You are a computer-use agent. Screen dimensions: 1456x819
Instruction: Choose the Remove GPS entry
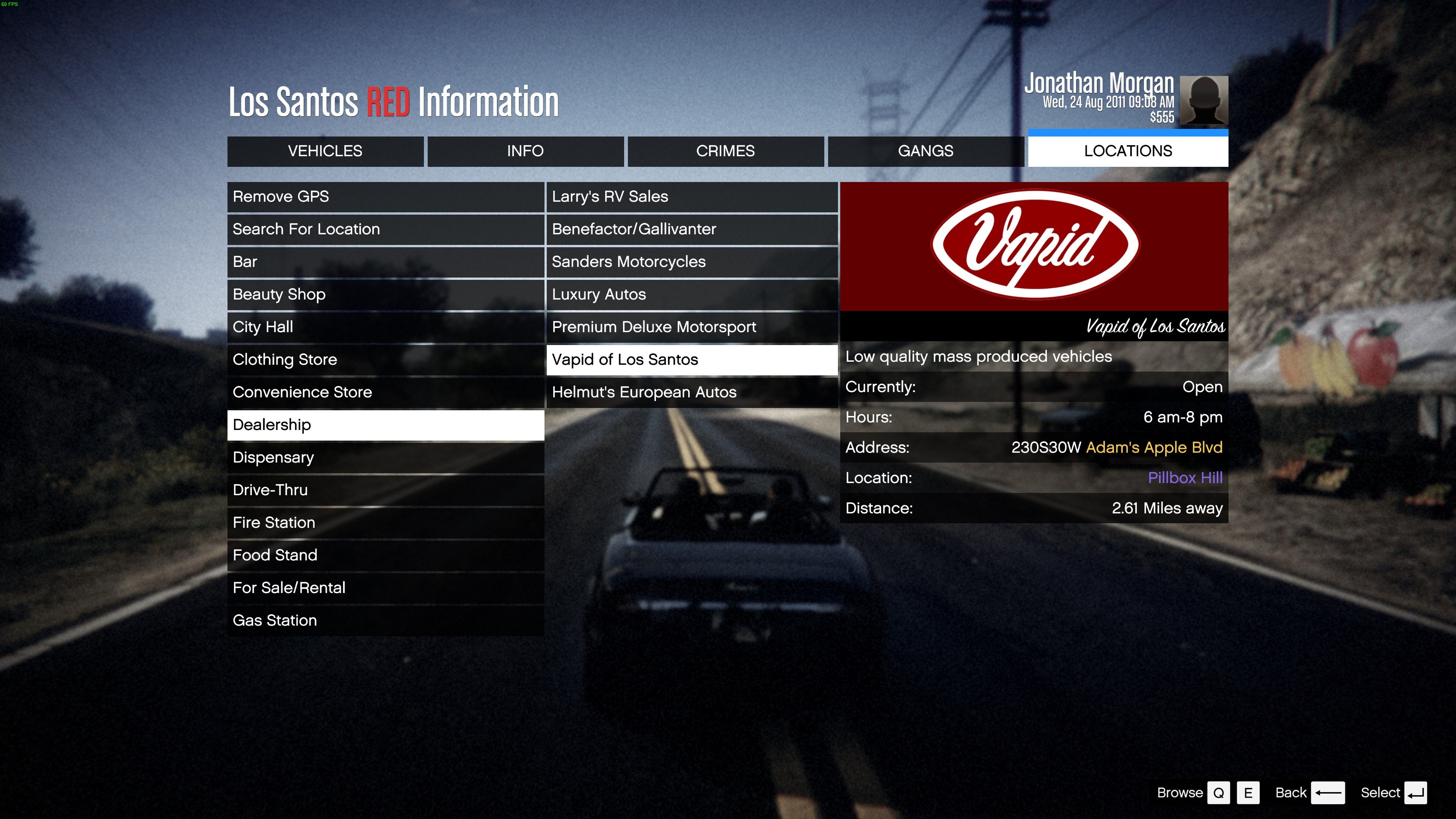click(386, 197)
